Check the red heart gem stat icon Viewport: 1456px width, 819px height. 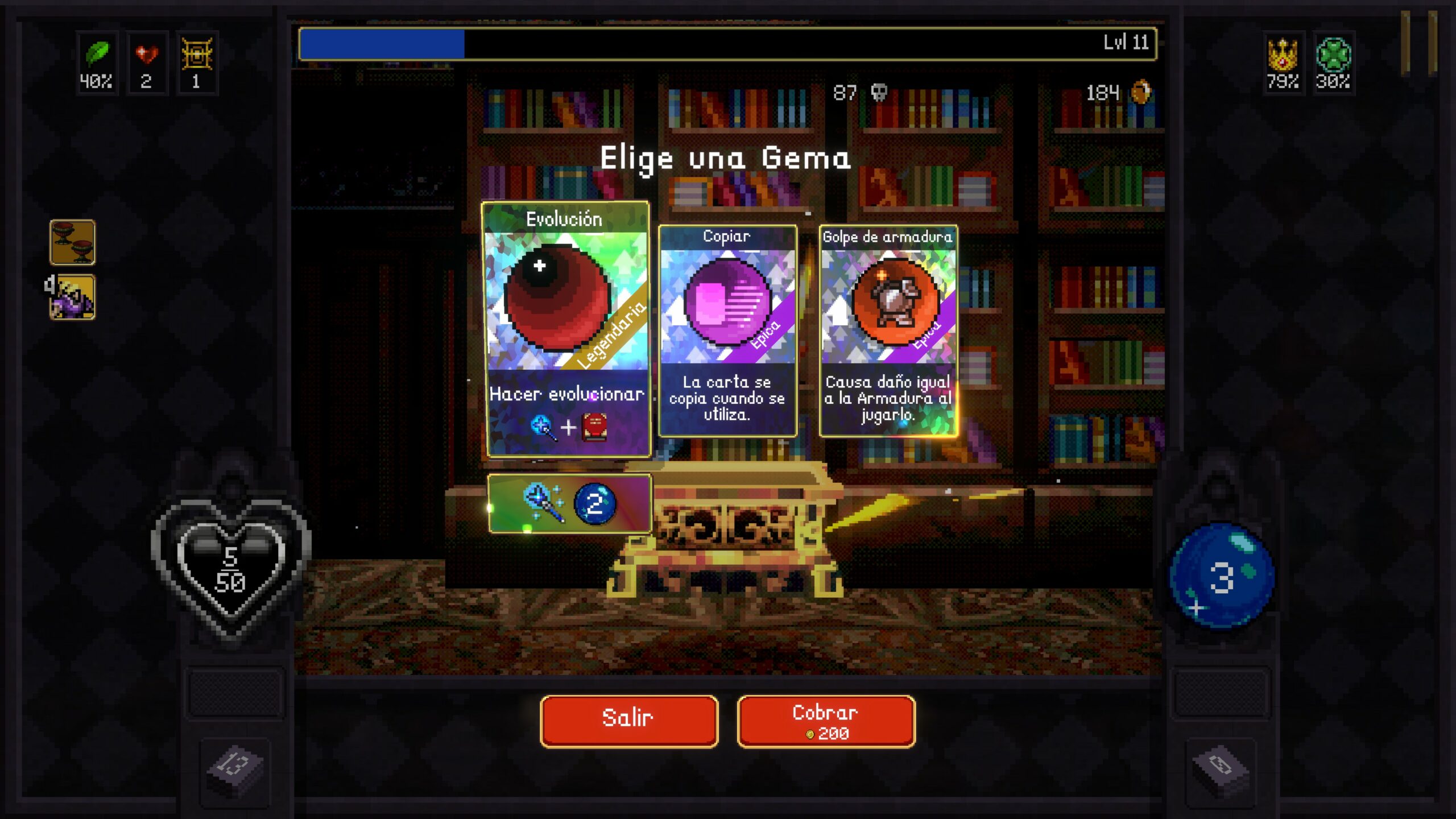click(147, 63)
